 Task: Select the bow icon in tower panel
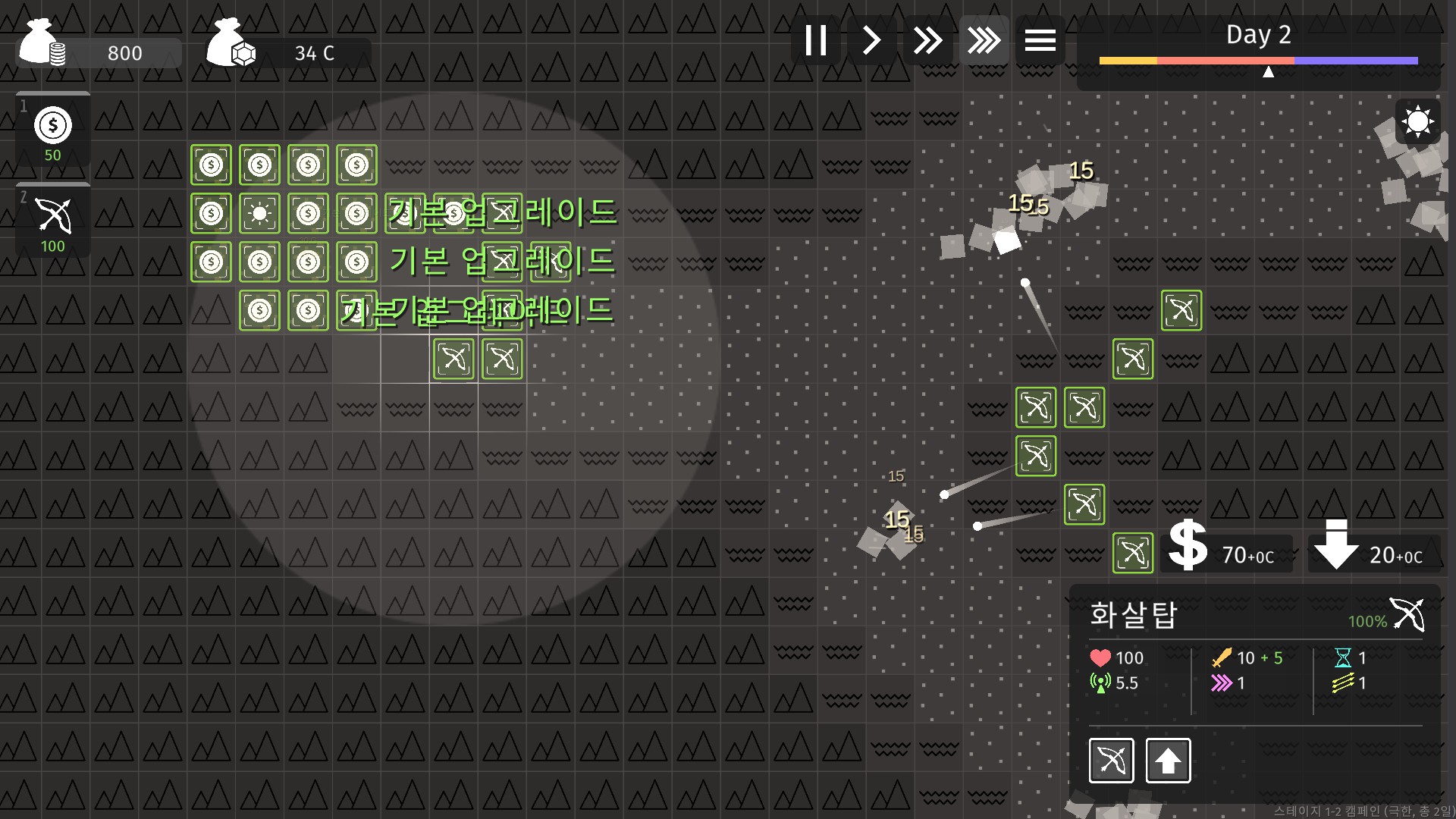(1112, 760)
